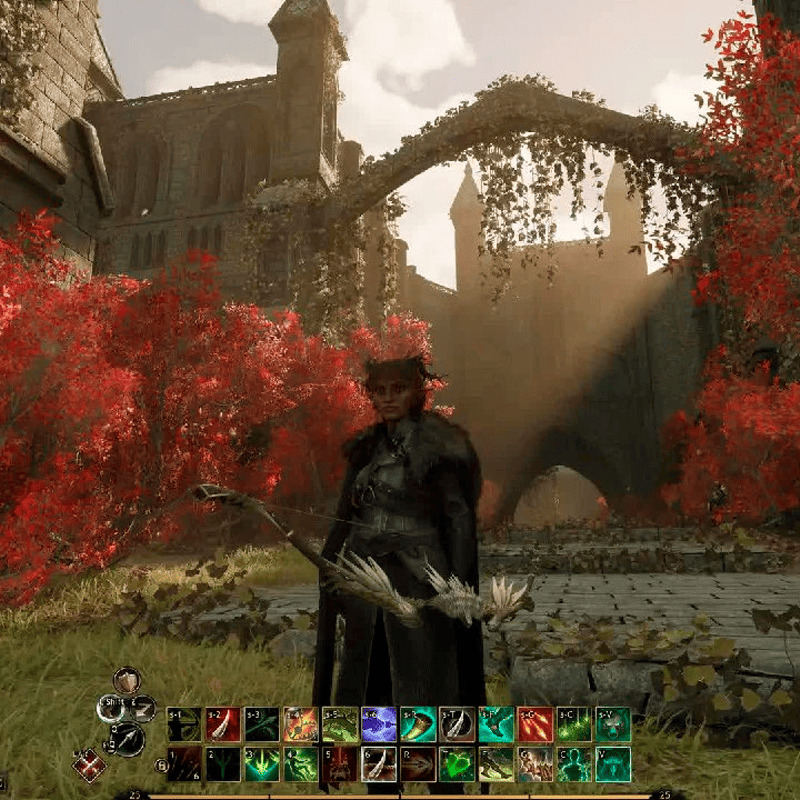Use the dark red skull skill slot
Screen dimensions: 800x800
pos(339,764)
